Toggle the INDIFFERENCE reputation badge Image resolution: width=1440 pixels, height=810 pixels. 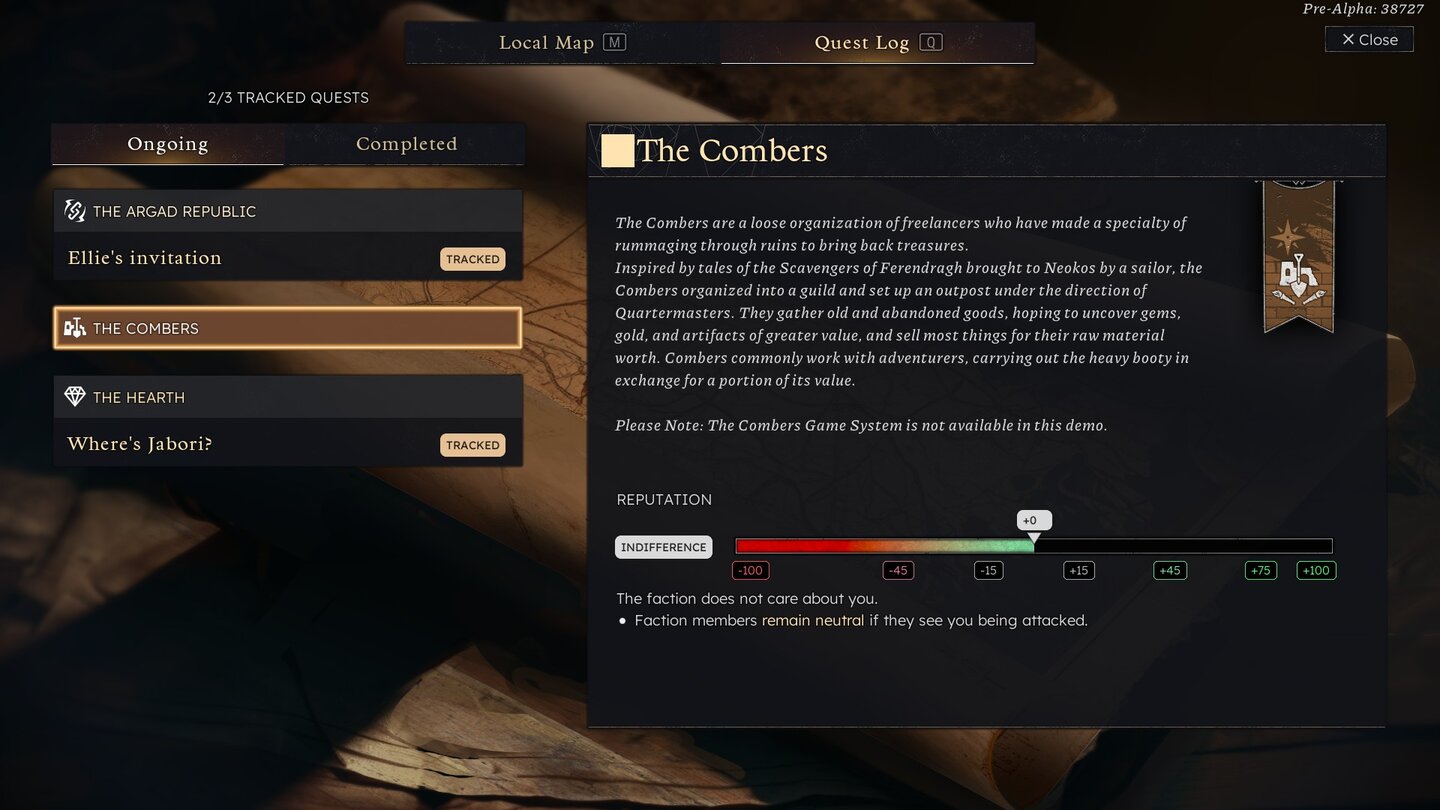[x=663, y=547]
